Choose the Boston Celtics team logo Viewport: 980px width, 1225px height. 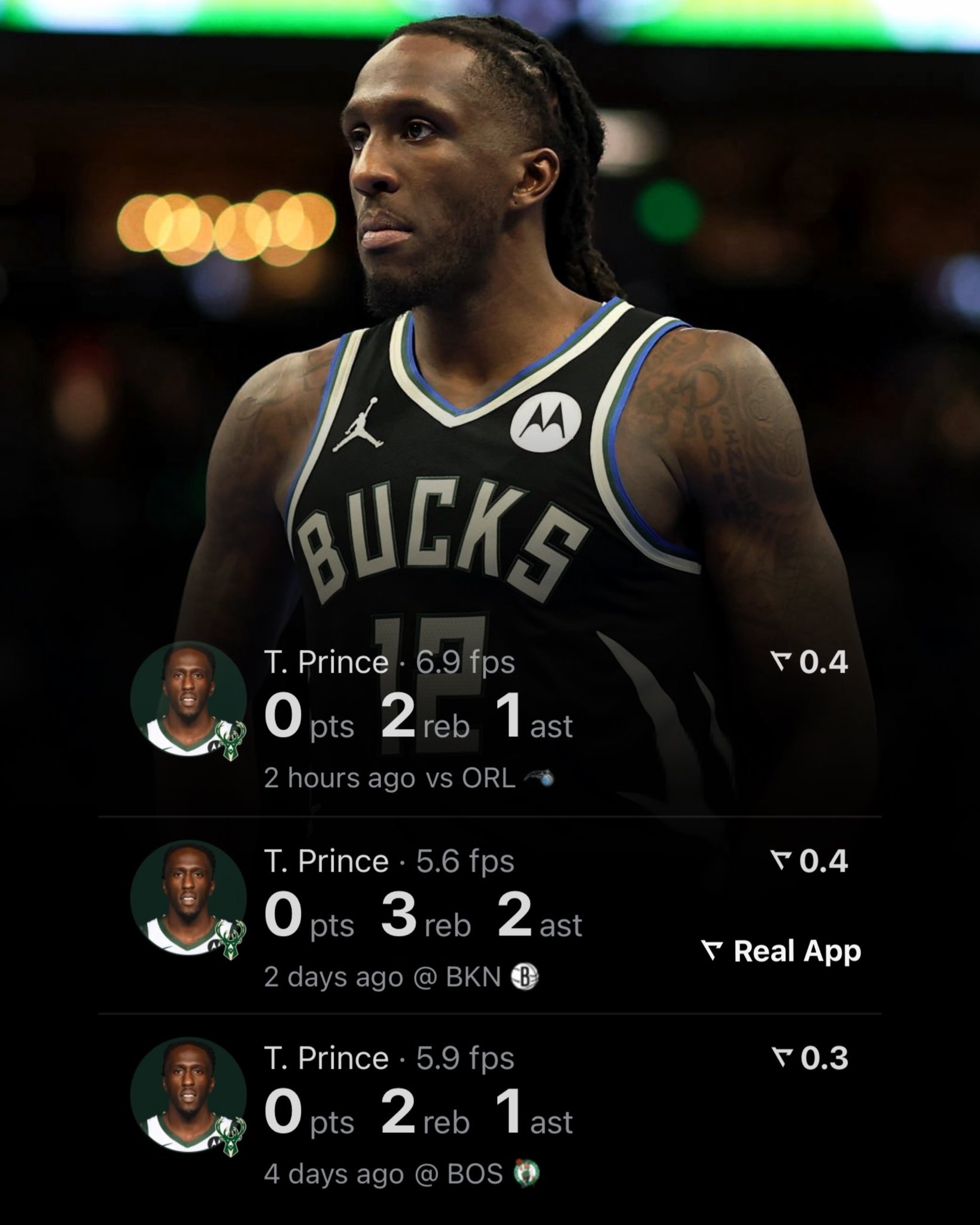526,1174
